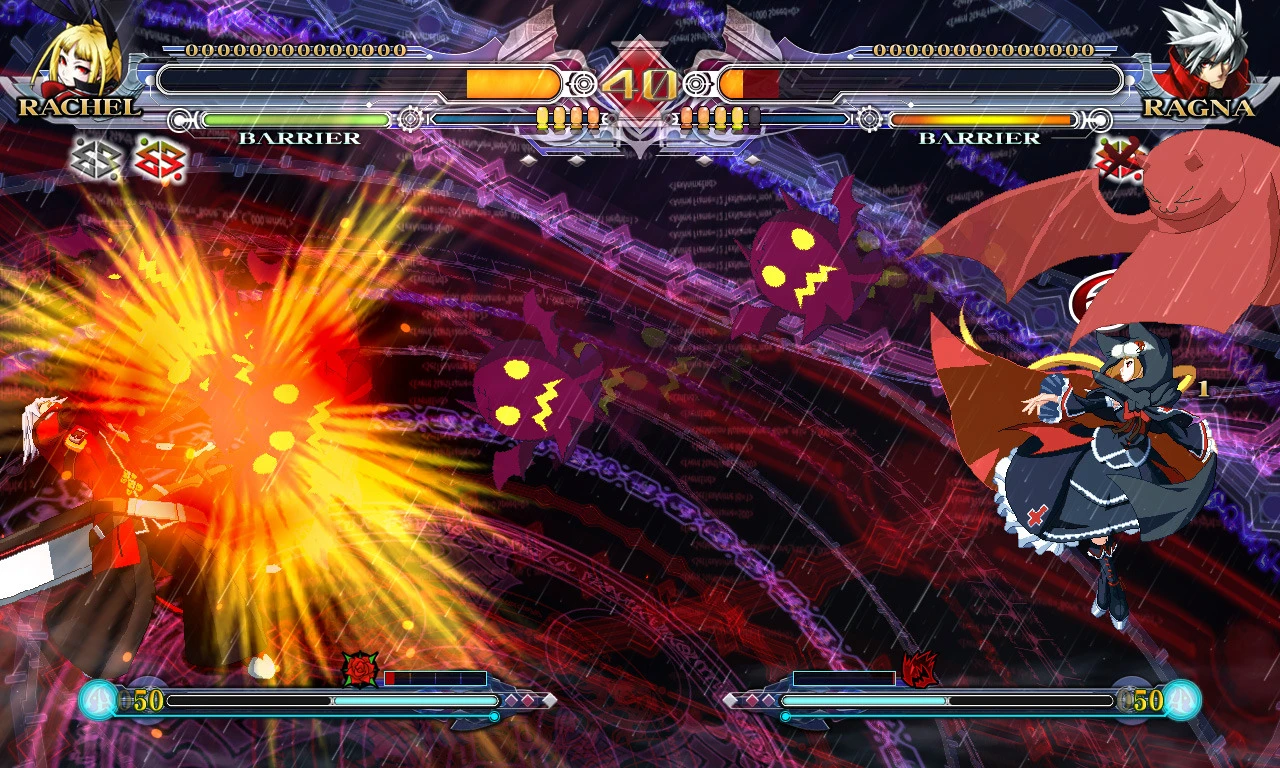Click Ragna's crossed-out burst icon

(1119, 160)
